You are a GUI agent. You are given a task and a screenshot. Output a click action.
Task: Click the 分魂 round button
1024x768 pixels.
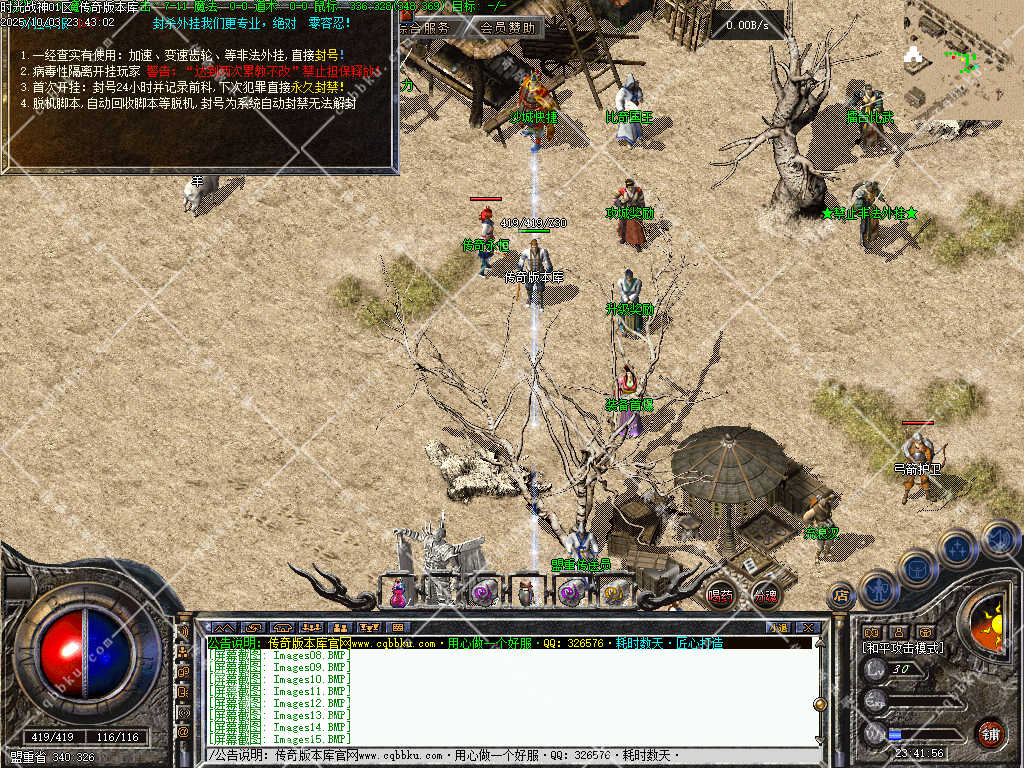(x=765, y=595)
